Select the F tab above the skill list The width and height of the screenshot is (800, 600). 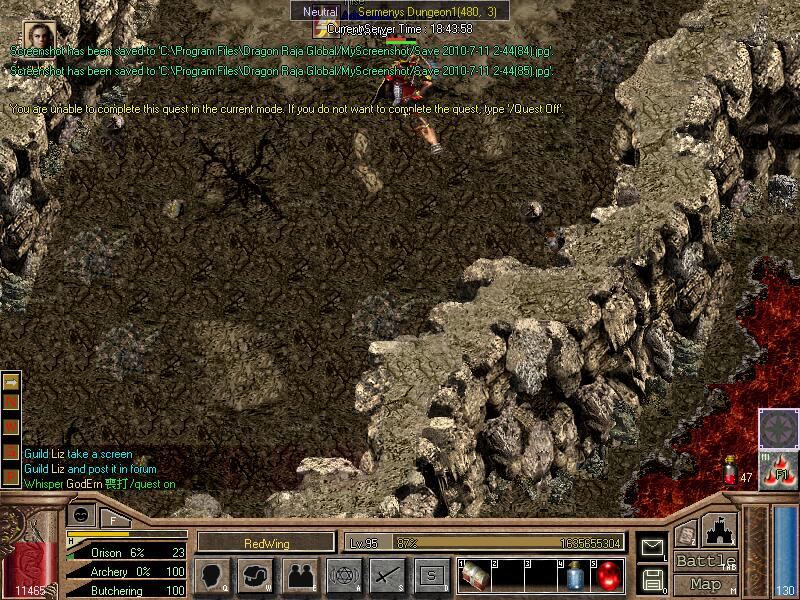point(113,517)
